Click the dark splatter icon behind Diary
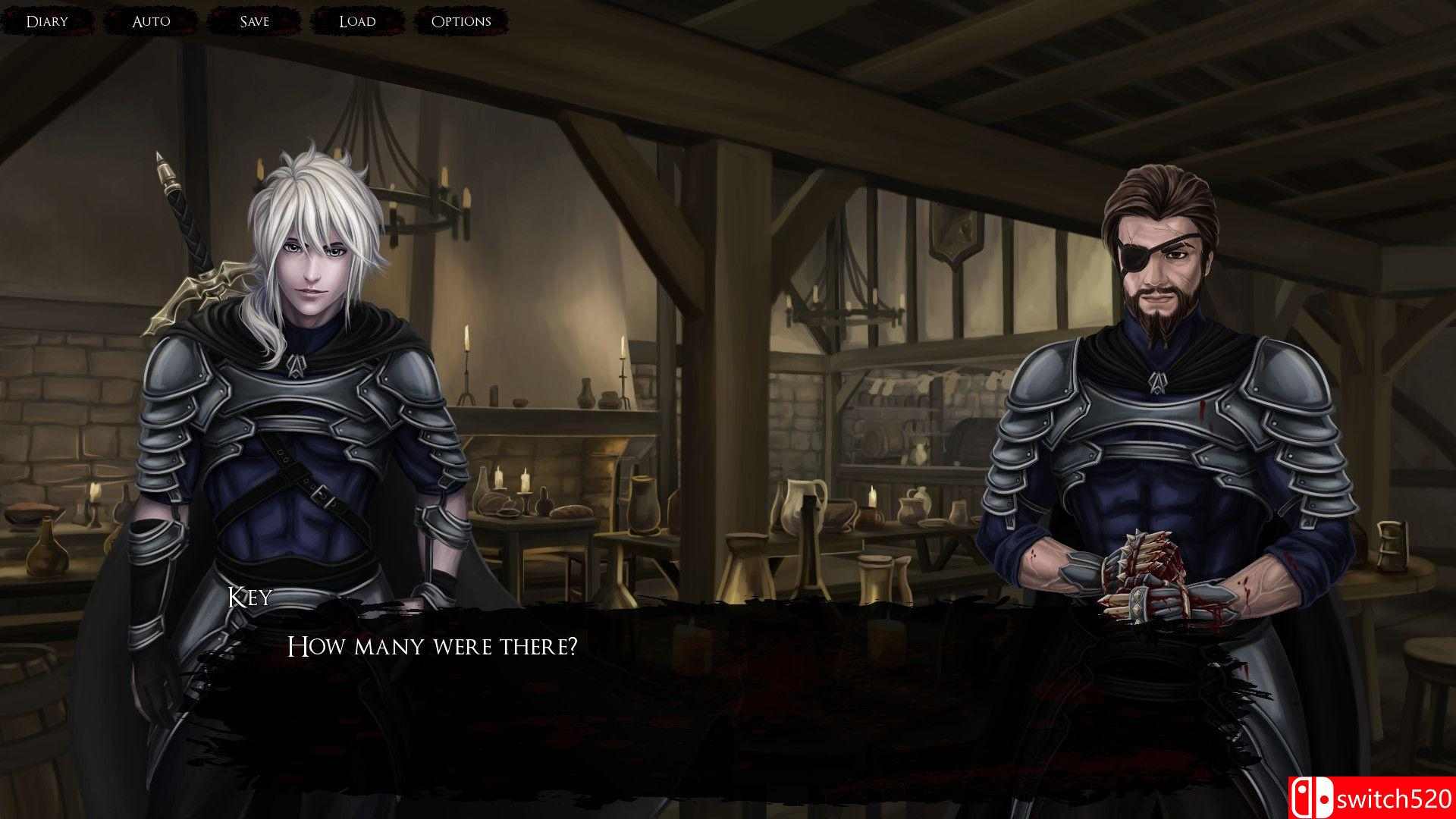 47,20
